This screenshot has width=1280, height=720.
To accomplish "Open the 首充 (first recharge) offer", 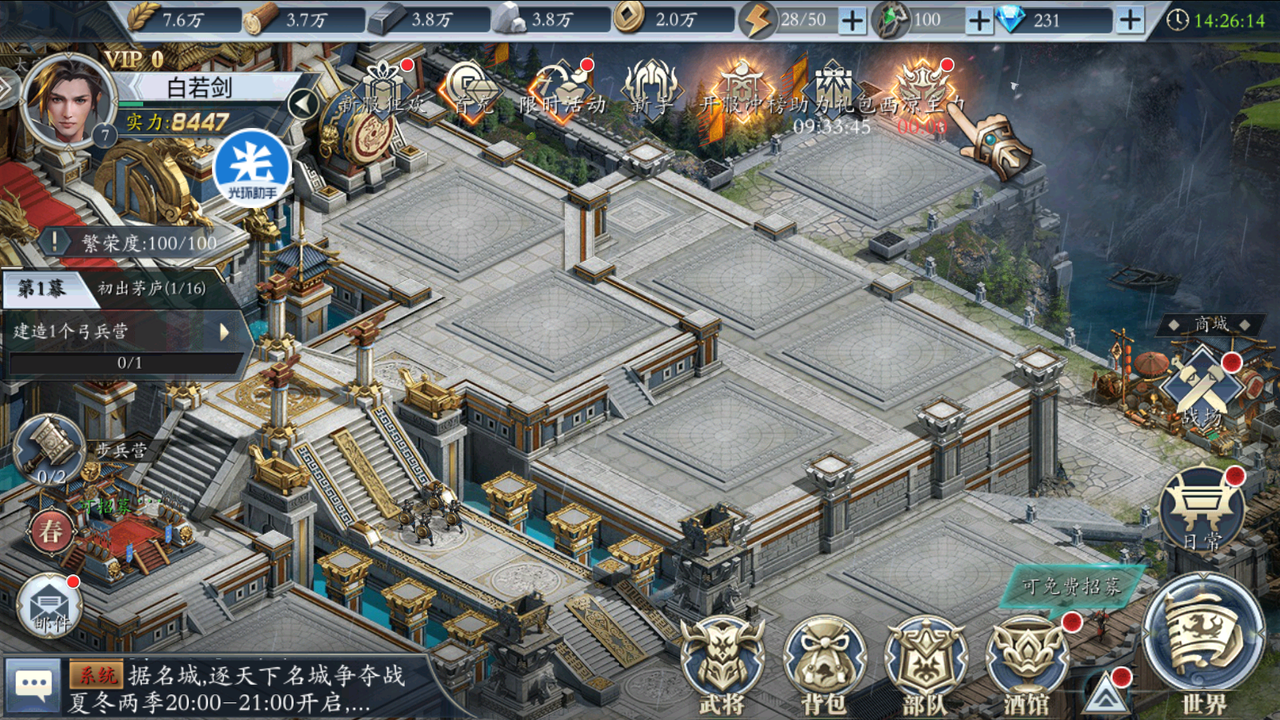I will coord(470,90).
